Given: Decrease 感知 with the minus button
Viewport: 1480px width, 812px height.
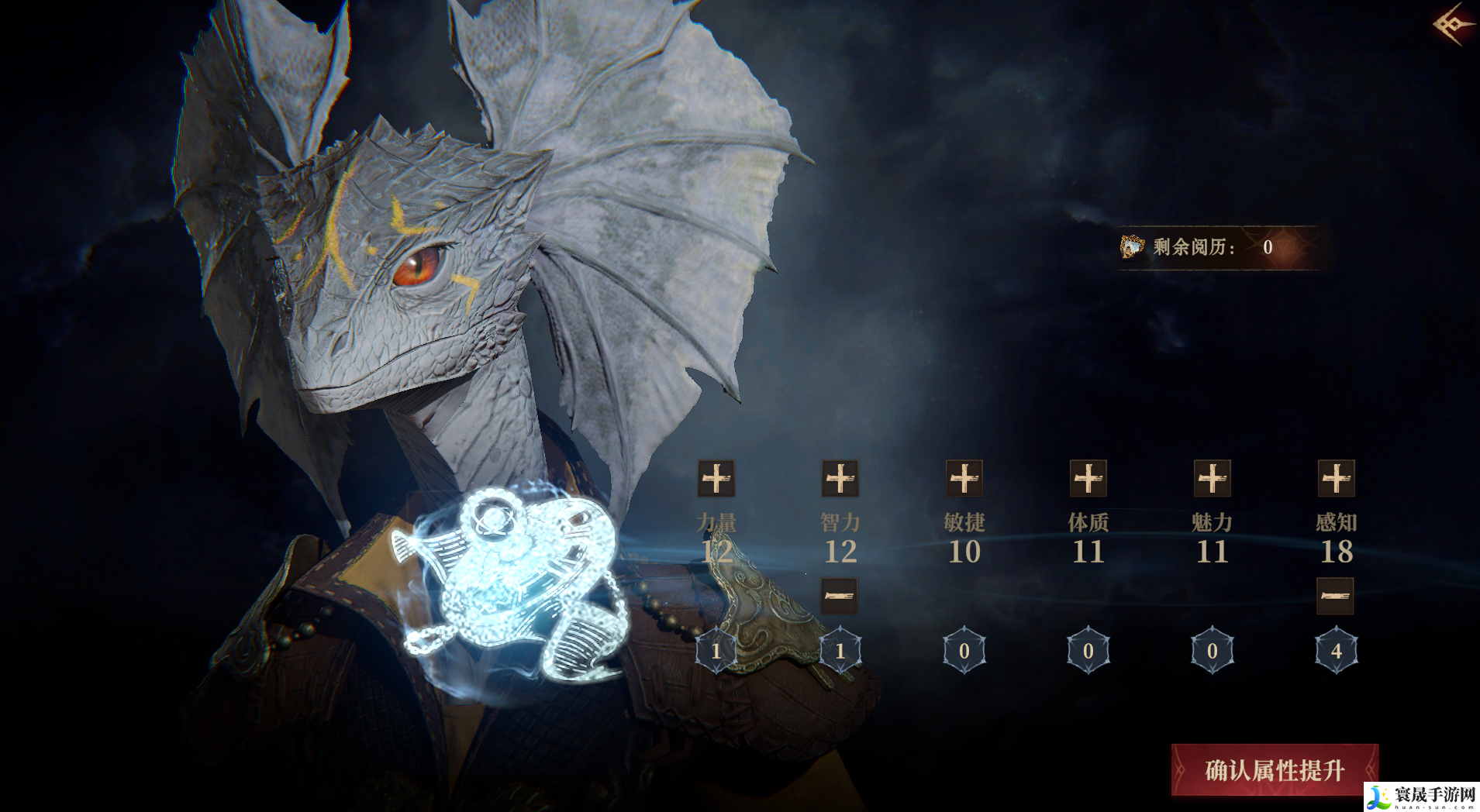Looking at the screenshot, I should click(1335, 596).
